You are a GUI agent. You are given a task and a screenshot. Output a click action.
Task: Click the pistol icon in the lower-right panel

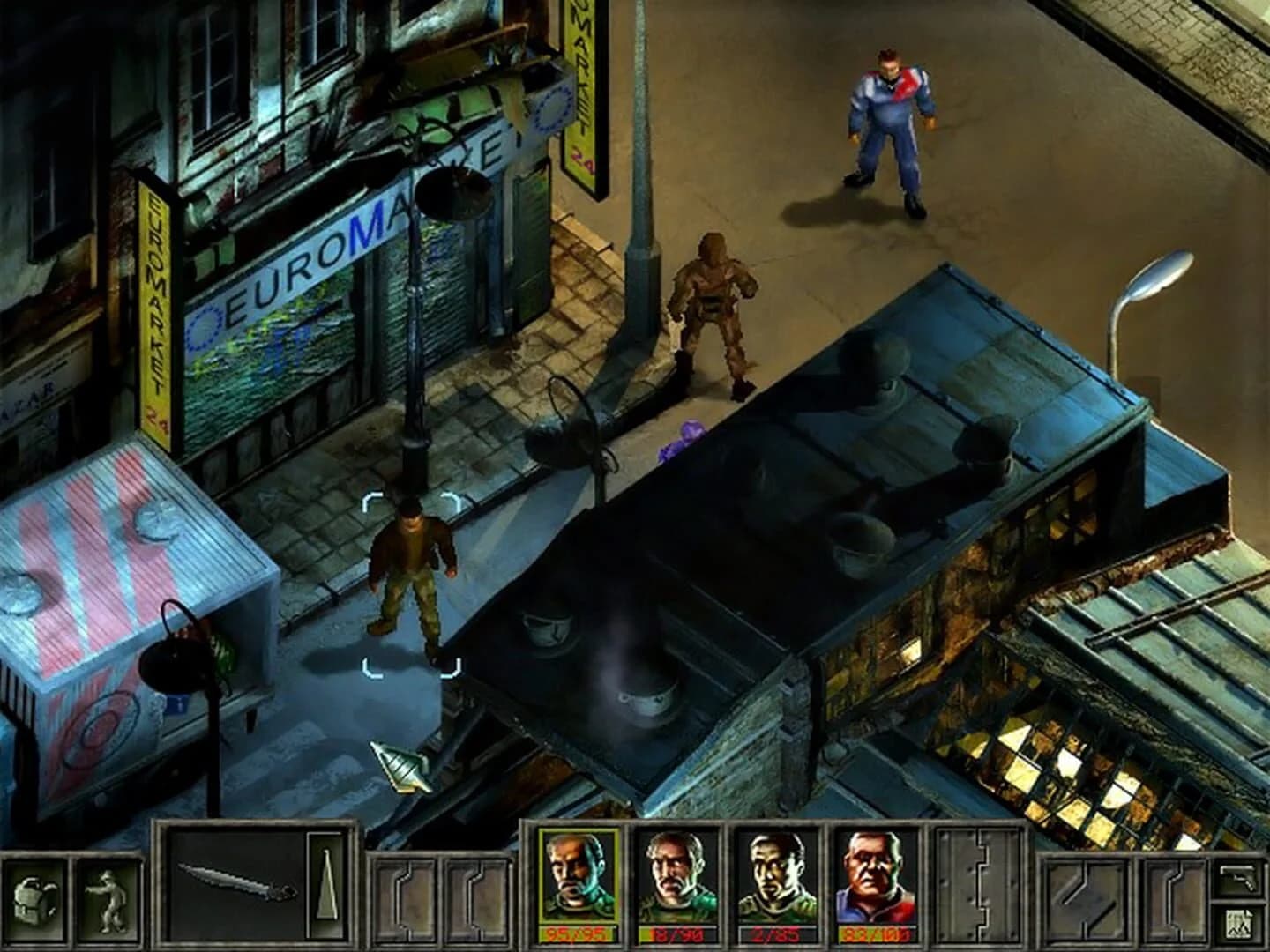1237,878
